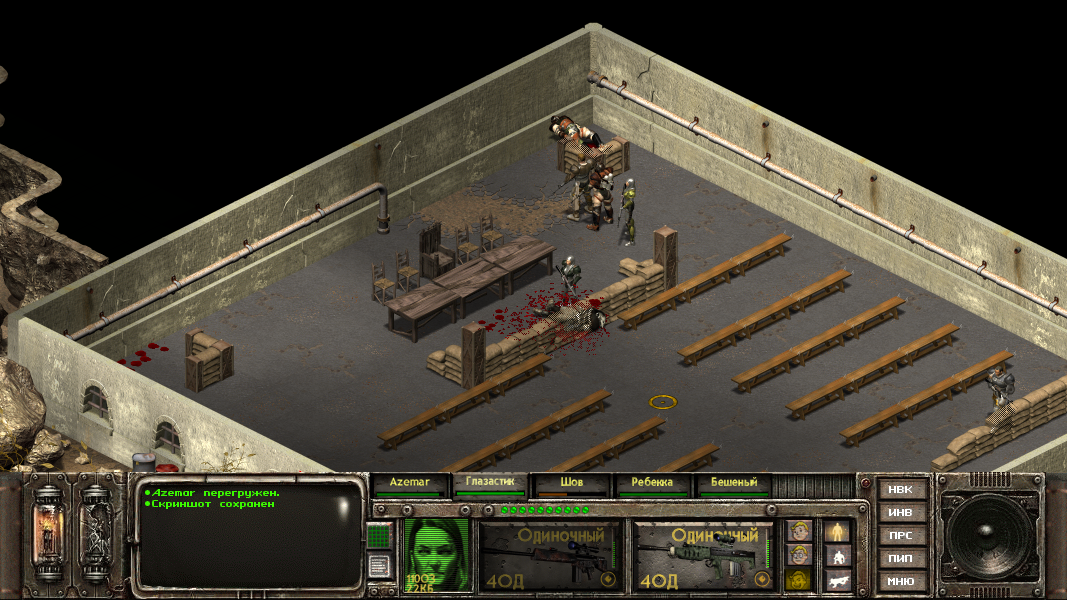Click the text log button below grid

[x=379, y=566]
